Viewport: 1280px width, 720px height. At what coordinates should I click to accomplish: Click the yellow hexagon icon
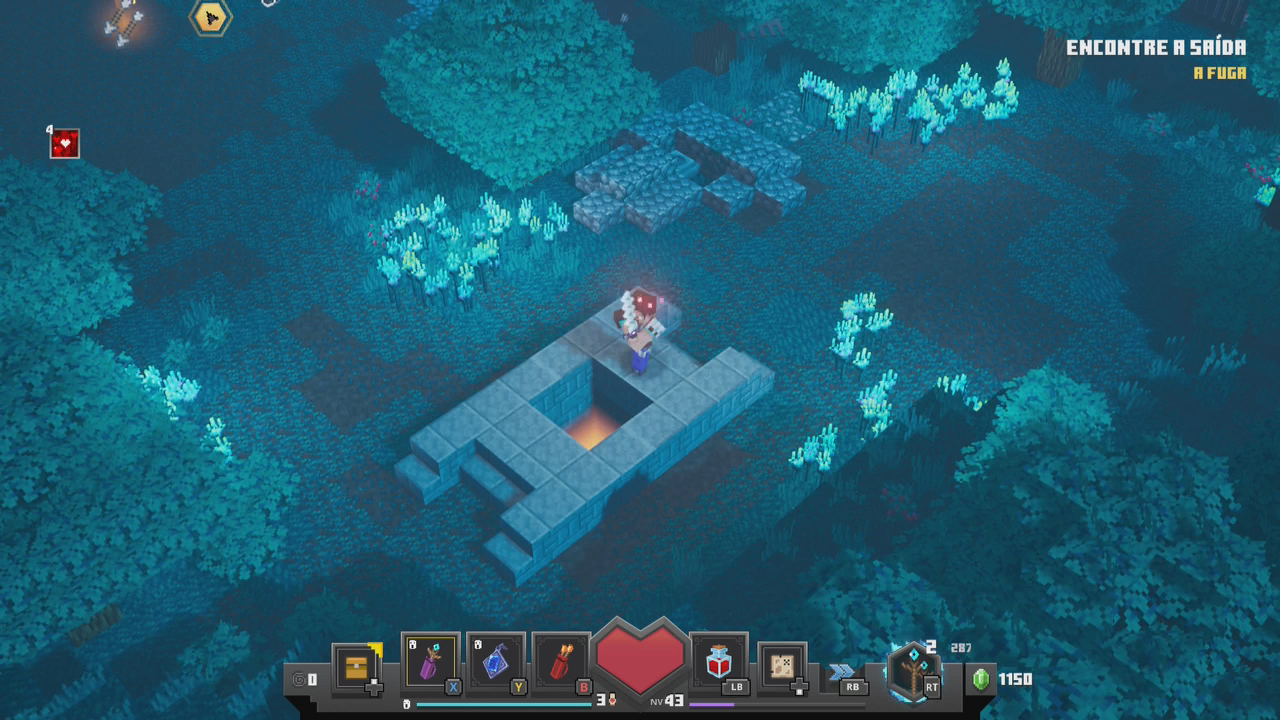211,16
